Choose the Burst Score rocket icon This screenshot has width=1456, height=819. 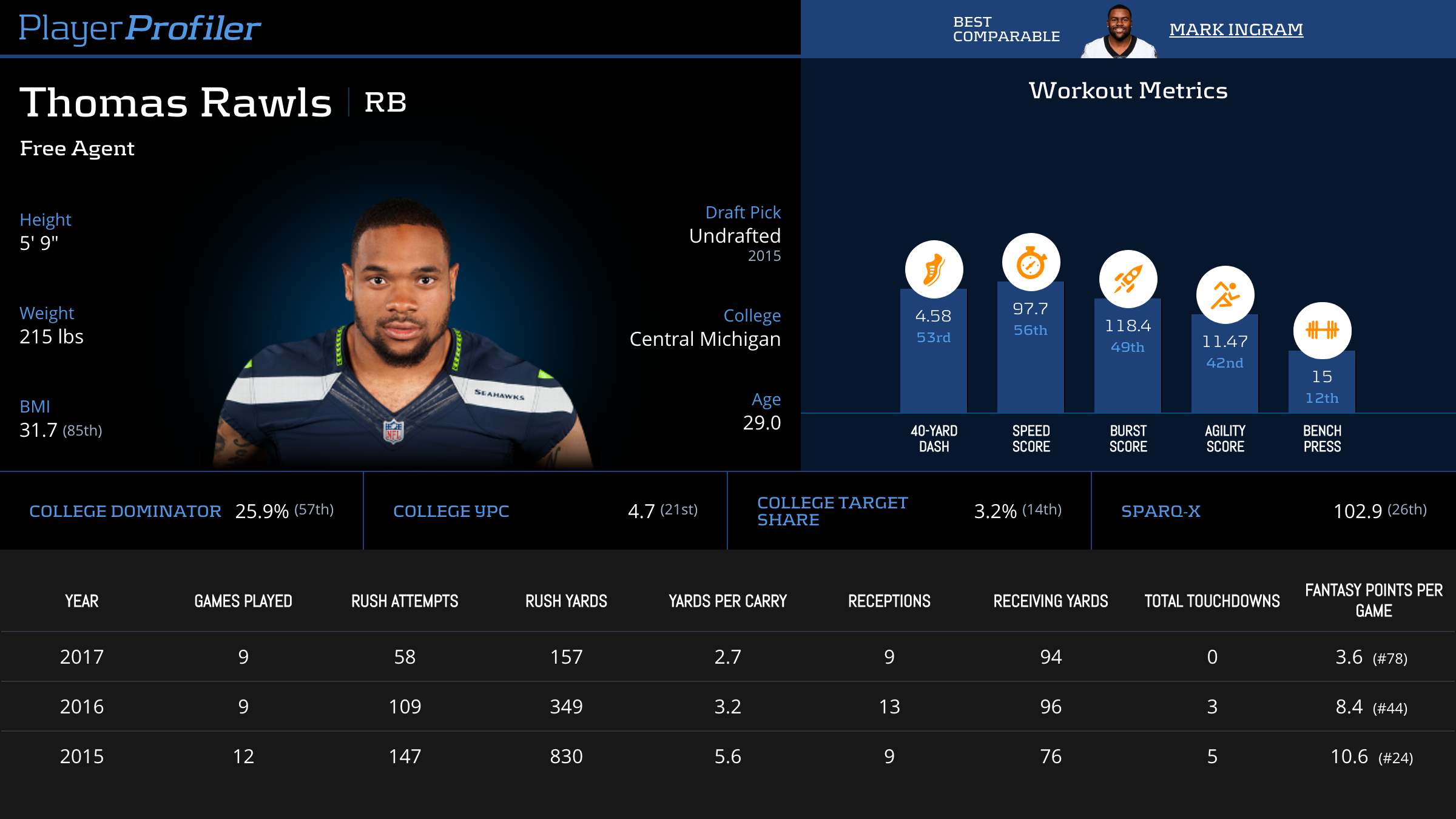click(x=1128, y=279)
